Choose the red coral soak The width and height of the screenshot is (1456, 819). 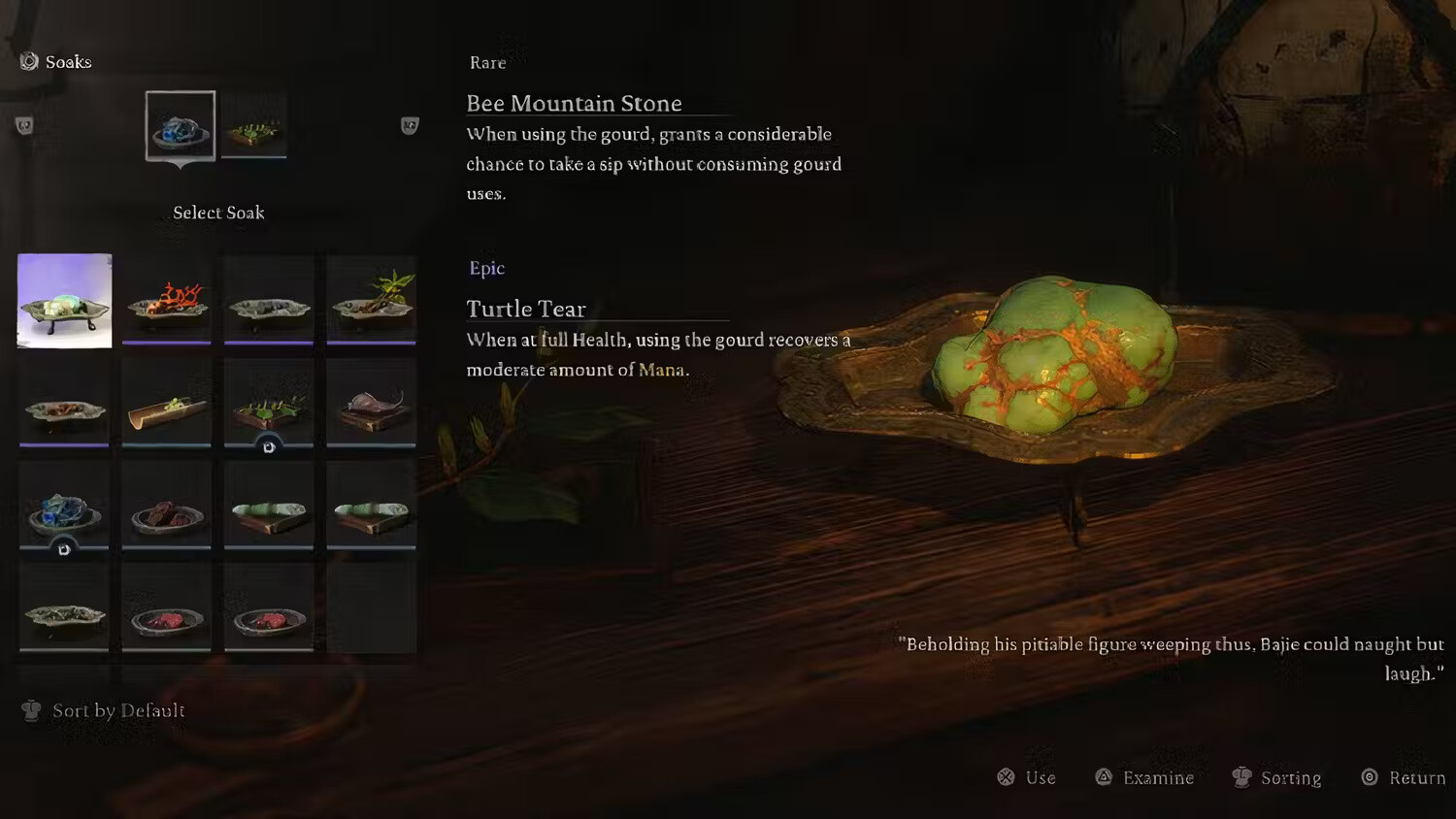pos(167,301)
